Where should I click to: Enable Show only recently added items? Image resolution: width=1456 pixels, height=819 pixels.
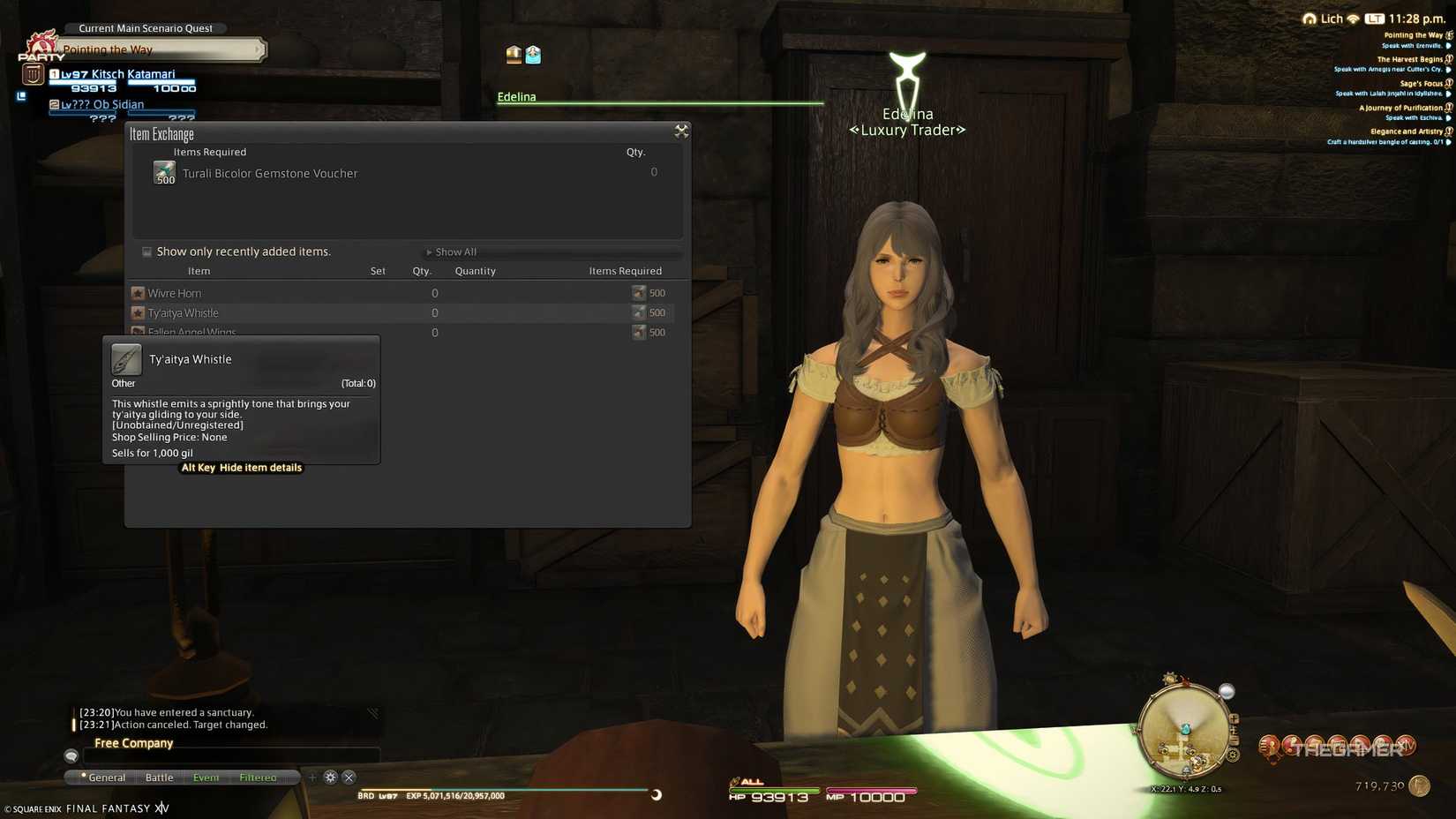pyautogui.click(x=146, y=252)
